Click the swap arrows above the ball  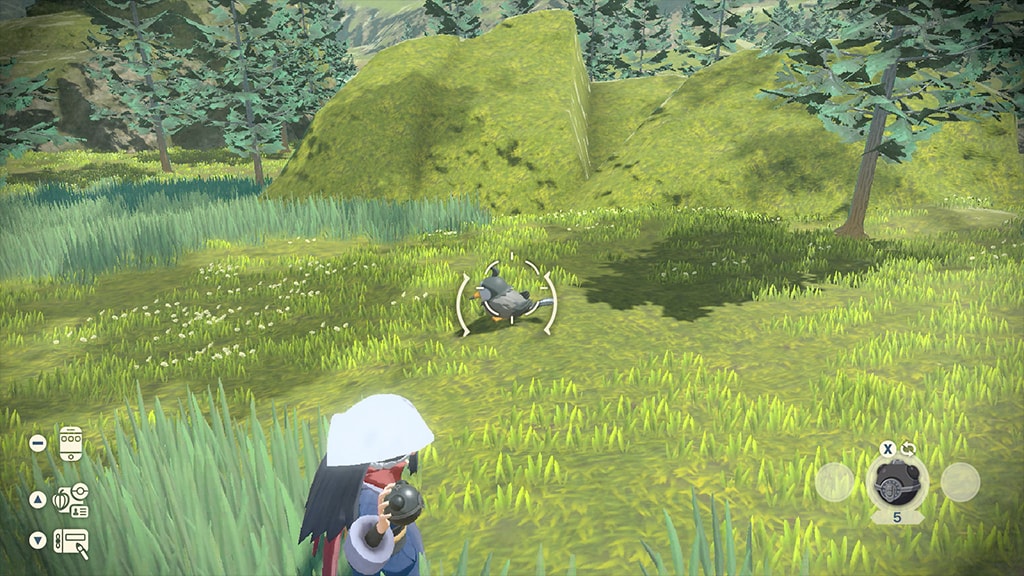[x=909, y=449]
